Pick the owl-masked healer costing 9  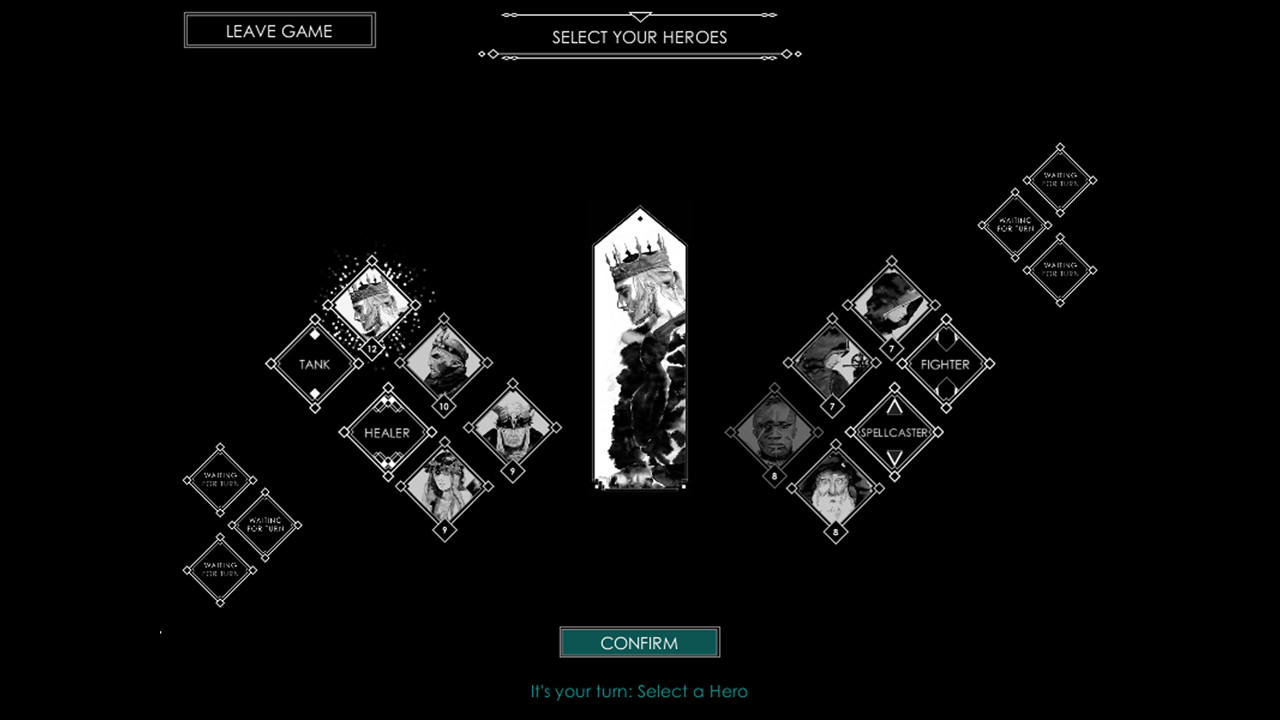tap(513, 430)
